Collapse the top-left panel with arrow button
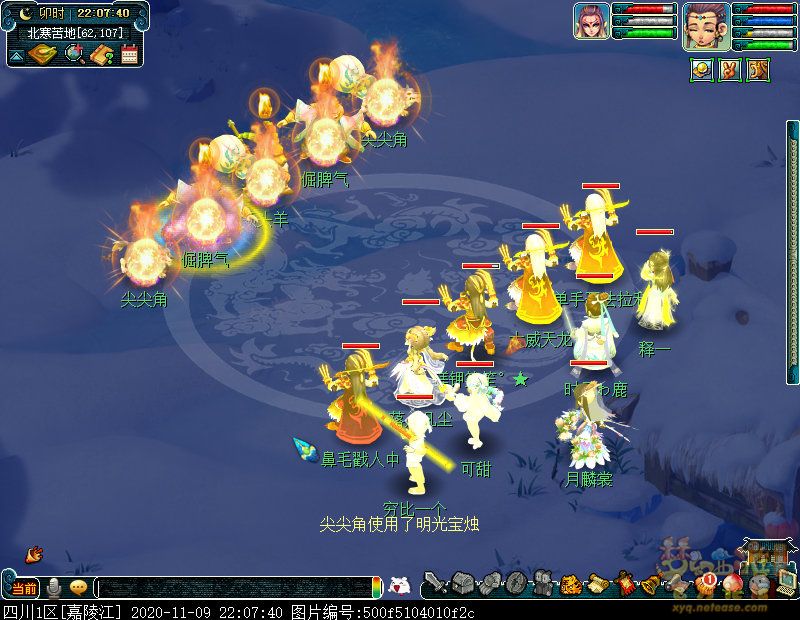Viewport: 800px width, 620px height. [x=17, y=56]
